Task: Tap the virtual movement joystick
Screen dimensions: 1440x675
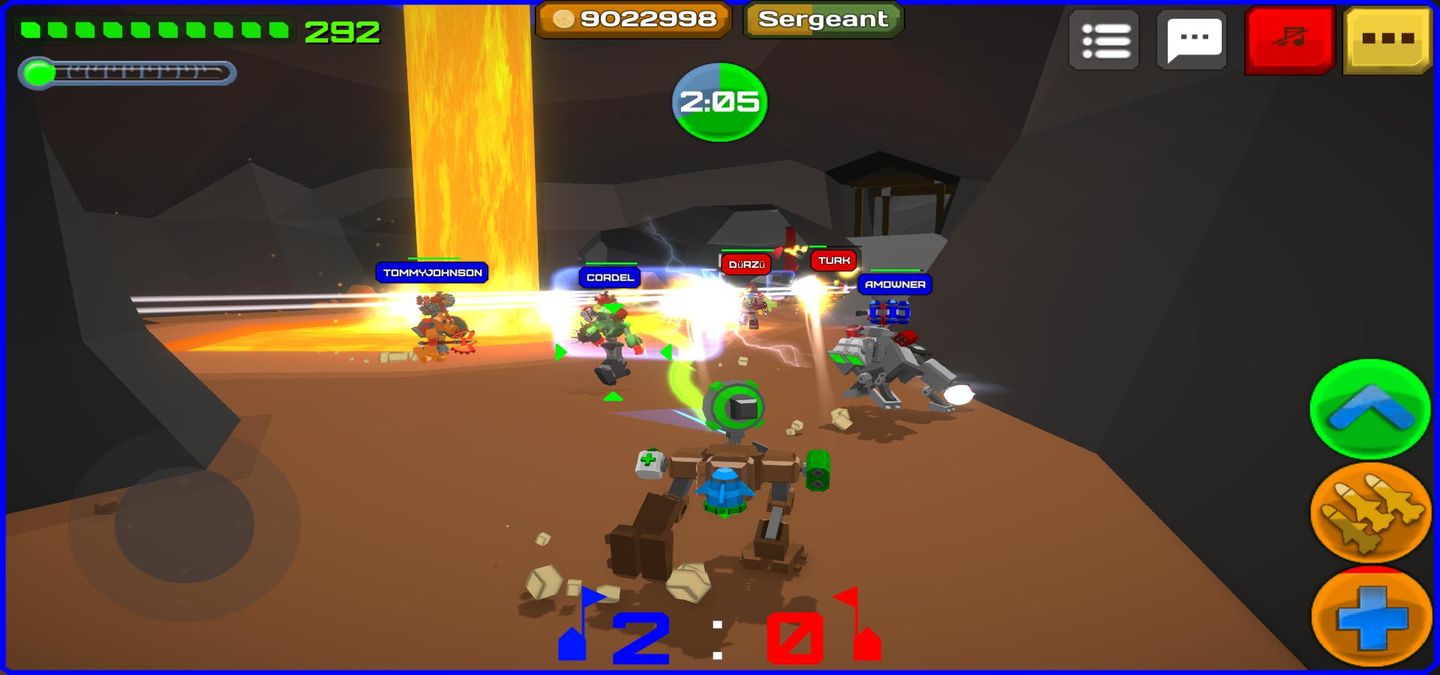Action: point(184,524)
